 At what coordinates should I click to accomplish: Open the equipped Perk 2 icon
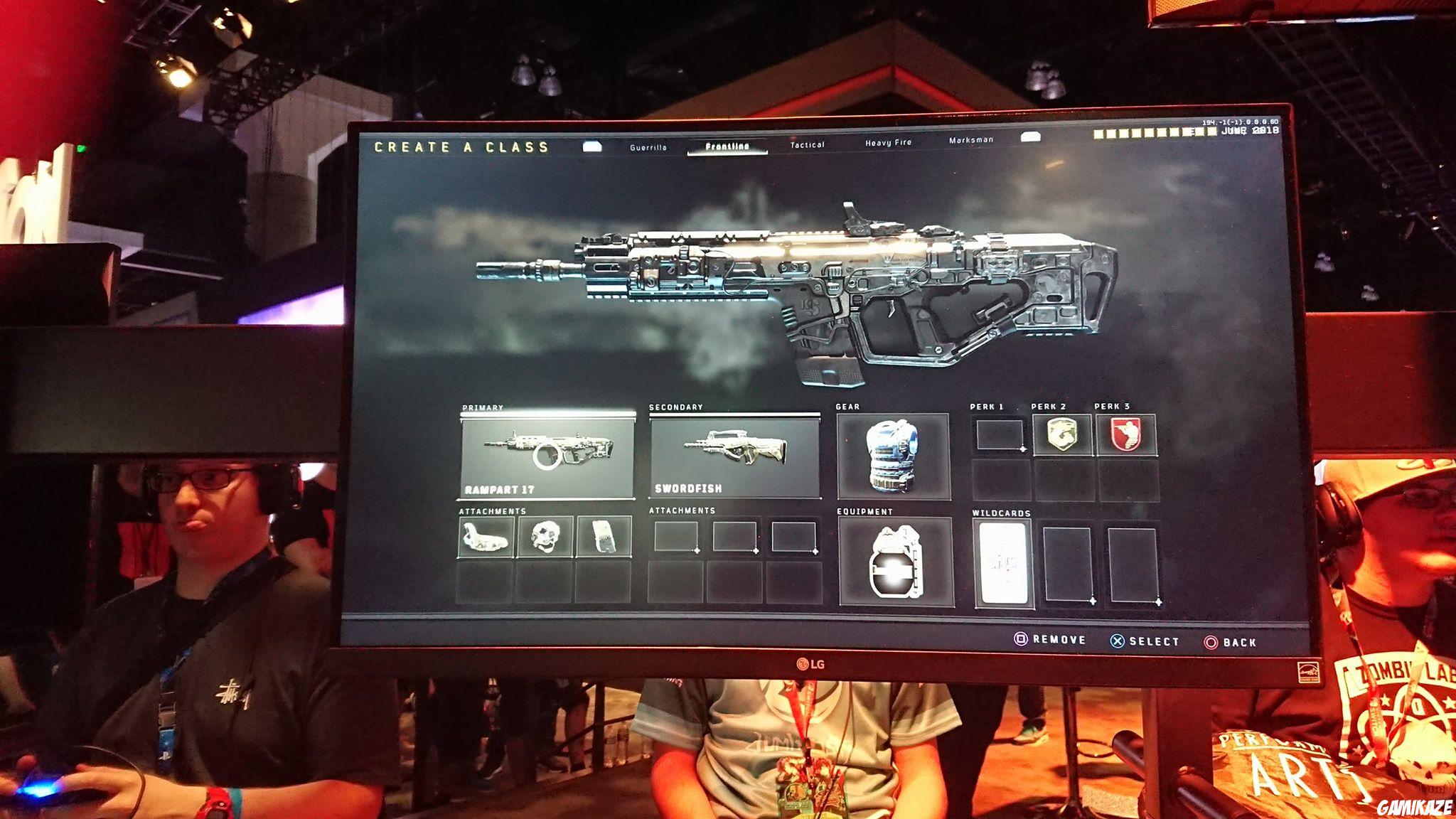[x=1063, y=432]
